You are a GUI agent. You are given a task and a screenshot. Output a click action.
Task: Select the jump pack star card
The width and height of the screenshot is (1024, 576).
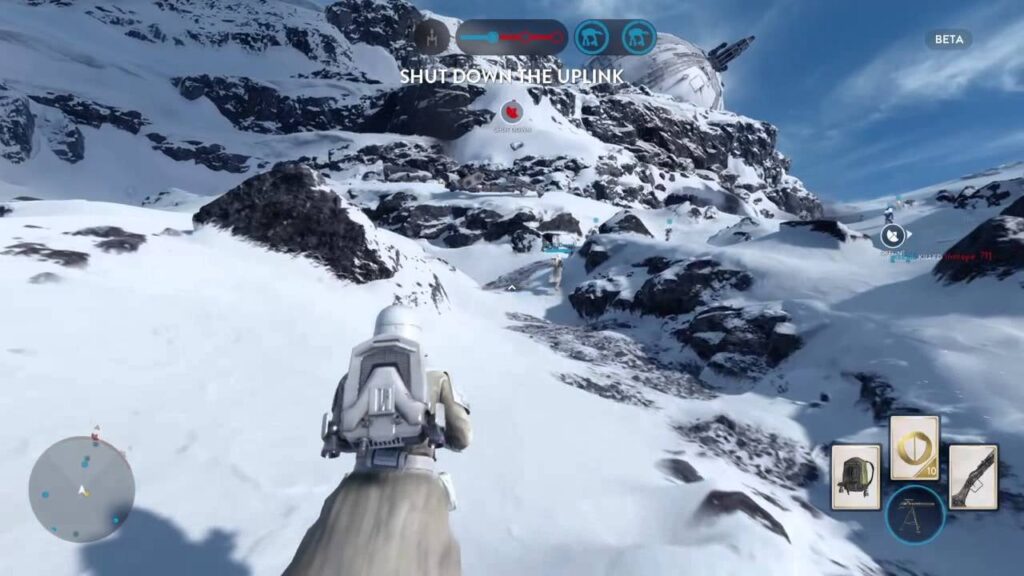coord(856,477)
